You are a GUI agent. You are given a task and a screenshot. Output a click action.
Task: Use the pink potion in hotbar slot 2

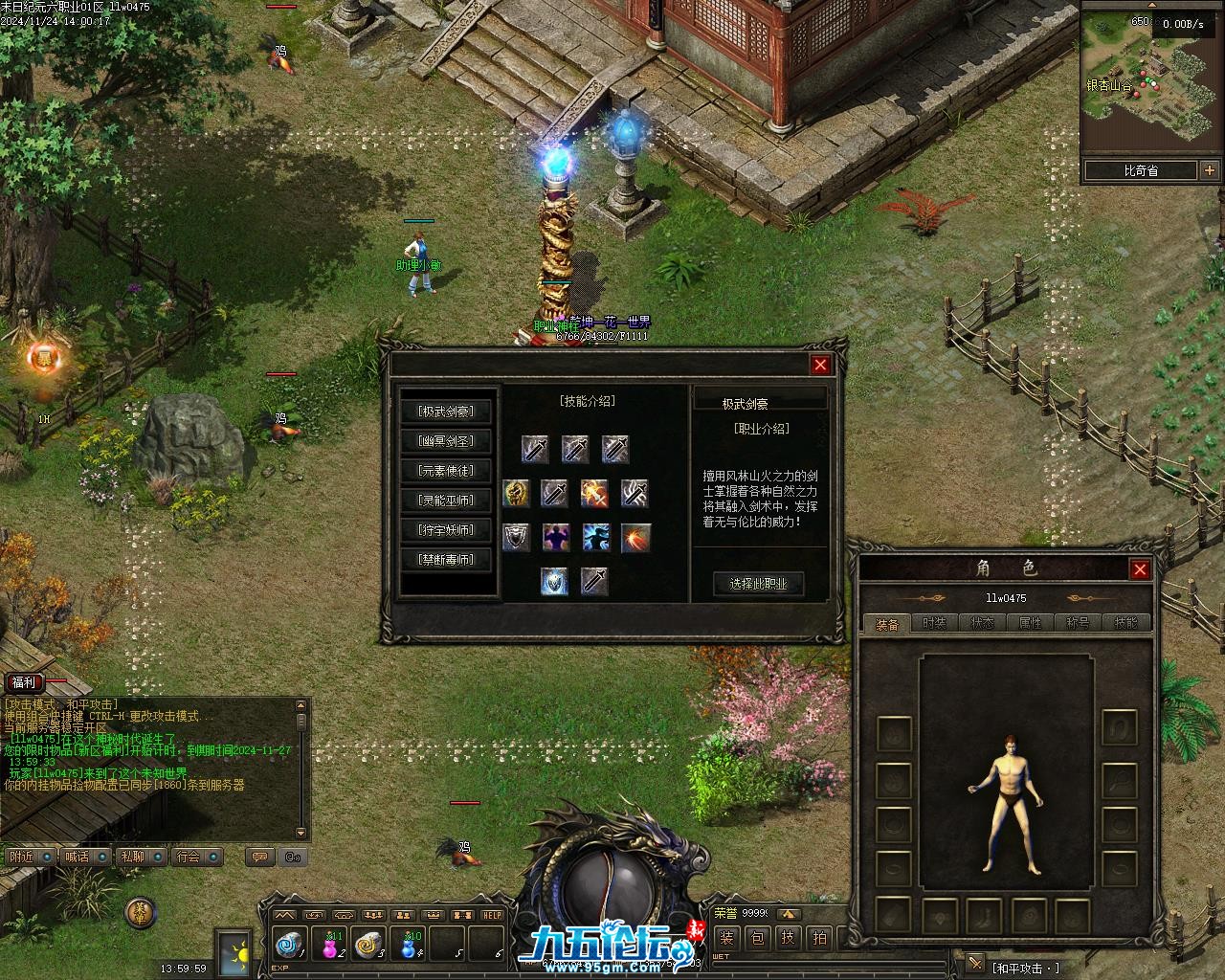331,945
